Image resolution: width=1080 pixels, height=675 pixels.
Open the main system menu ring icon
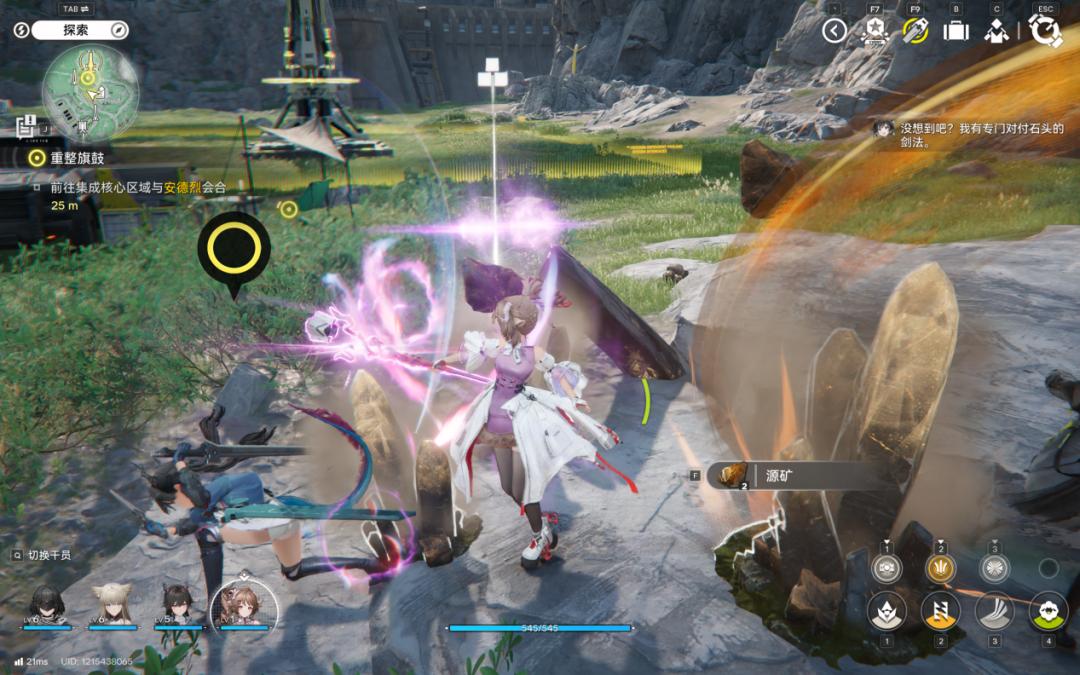1045,31
